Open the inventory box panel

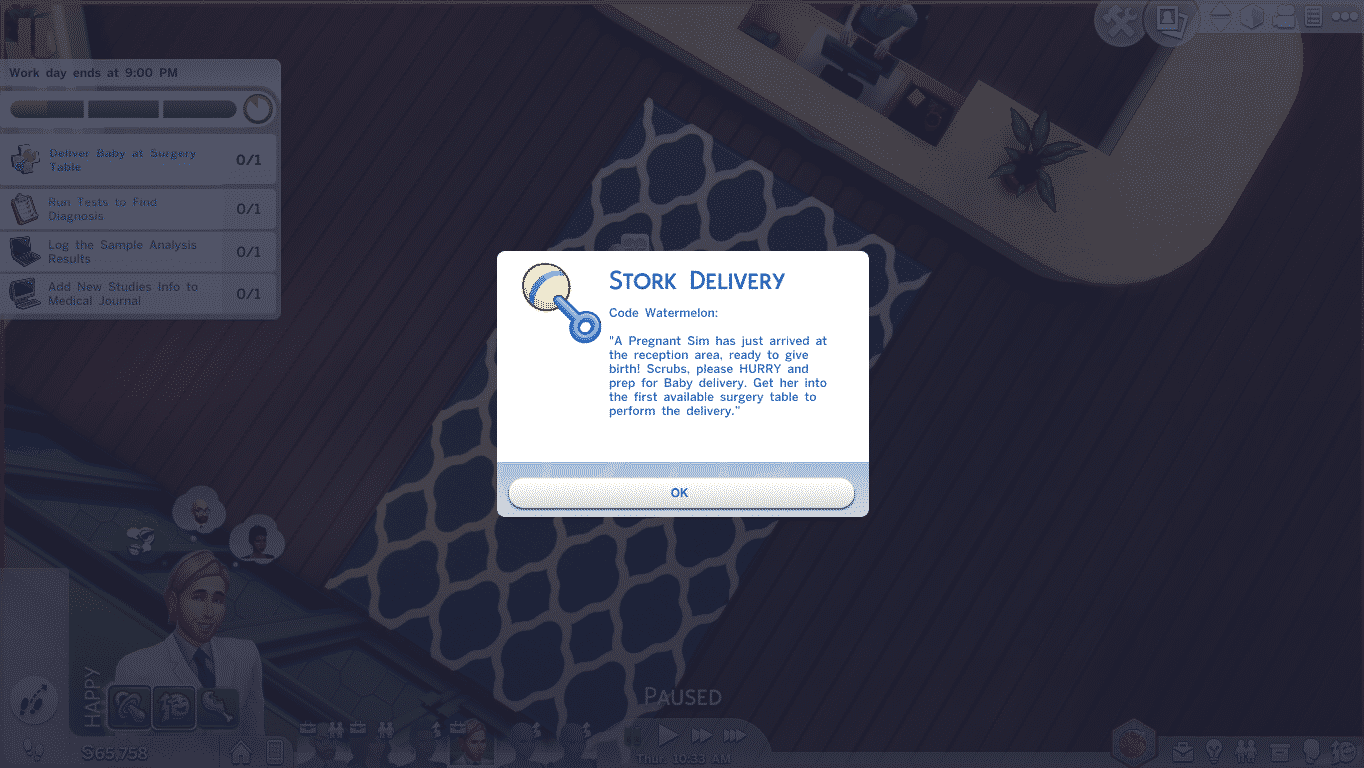click(1278, 750)
